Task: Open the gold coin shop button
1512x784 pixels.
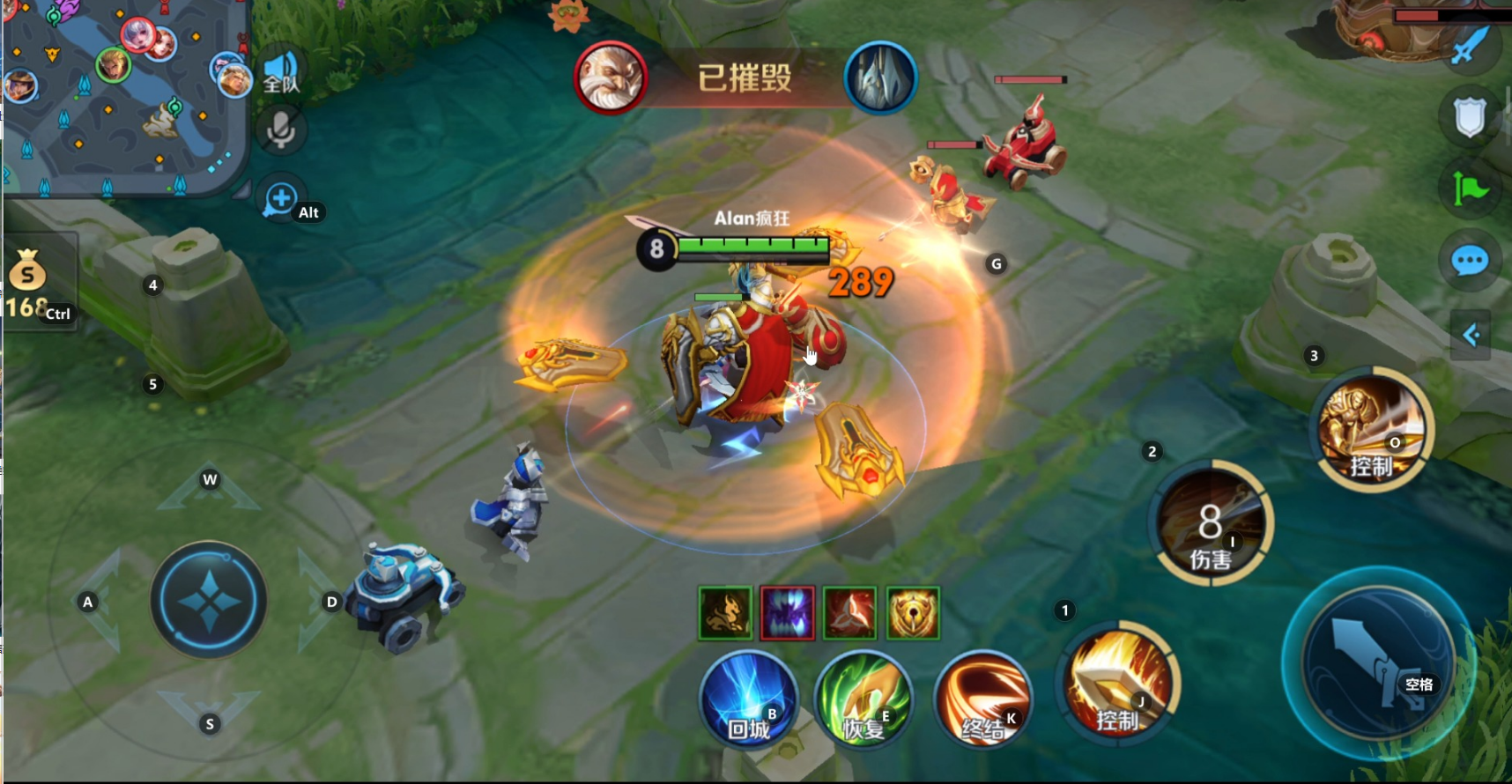Action: [29, 273]
